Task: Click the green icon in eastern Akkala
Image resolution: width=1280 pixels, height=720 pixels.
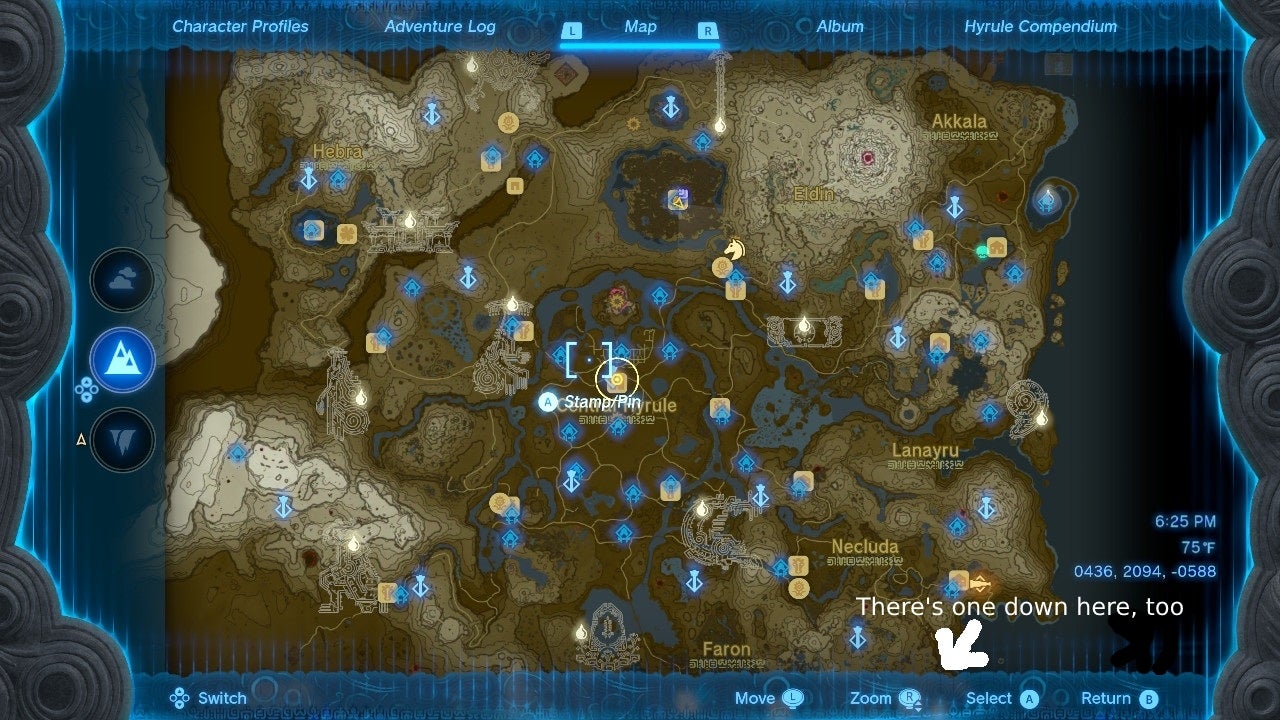Action: (982, 250)
